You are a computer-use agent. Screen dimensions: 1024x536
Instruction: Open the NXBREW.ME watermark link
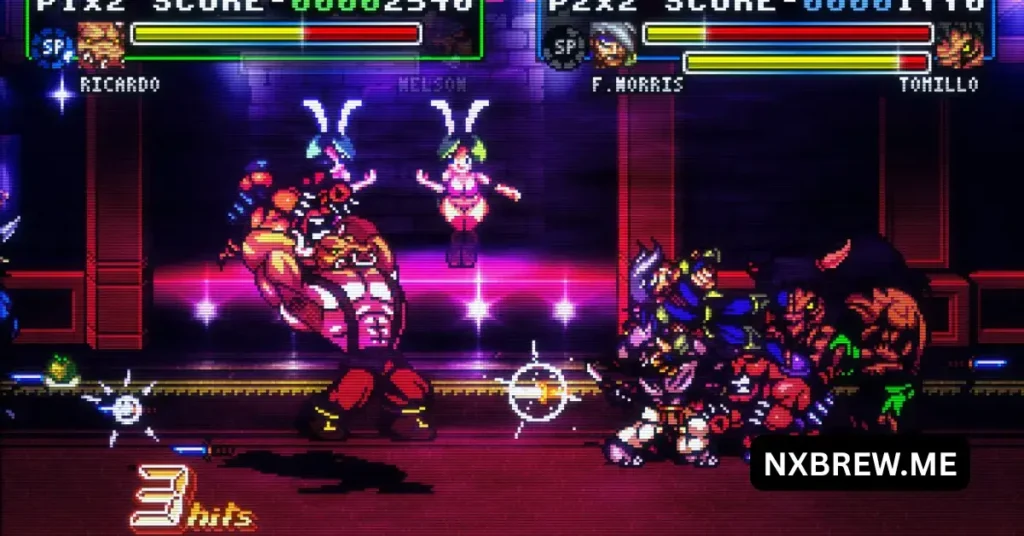pos(859,463)
